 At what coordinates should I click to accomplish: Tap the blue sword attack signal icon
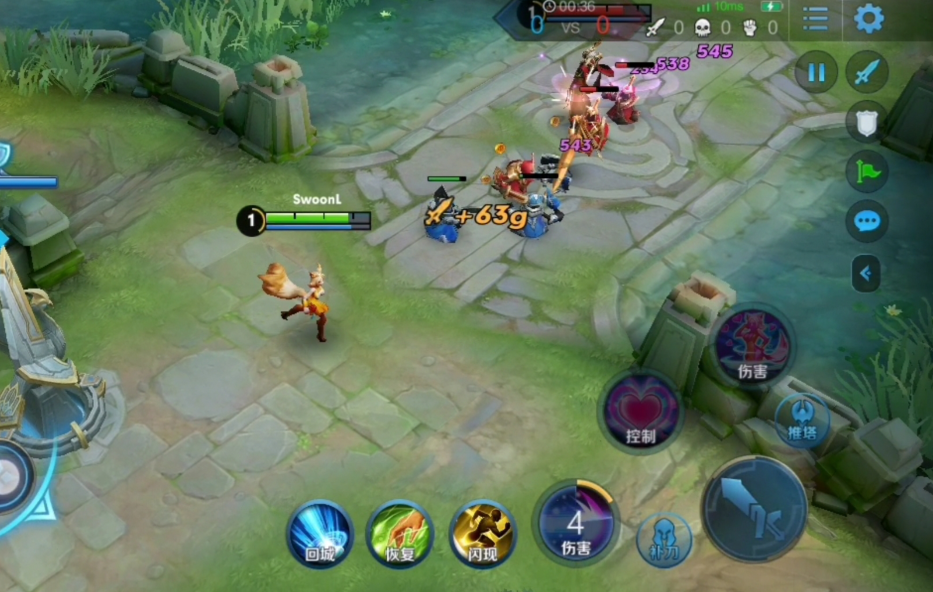pyautogui.click(x=867, y=72)
